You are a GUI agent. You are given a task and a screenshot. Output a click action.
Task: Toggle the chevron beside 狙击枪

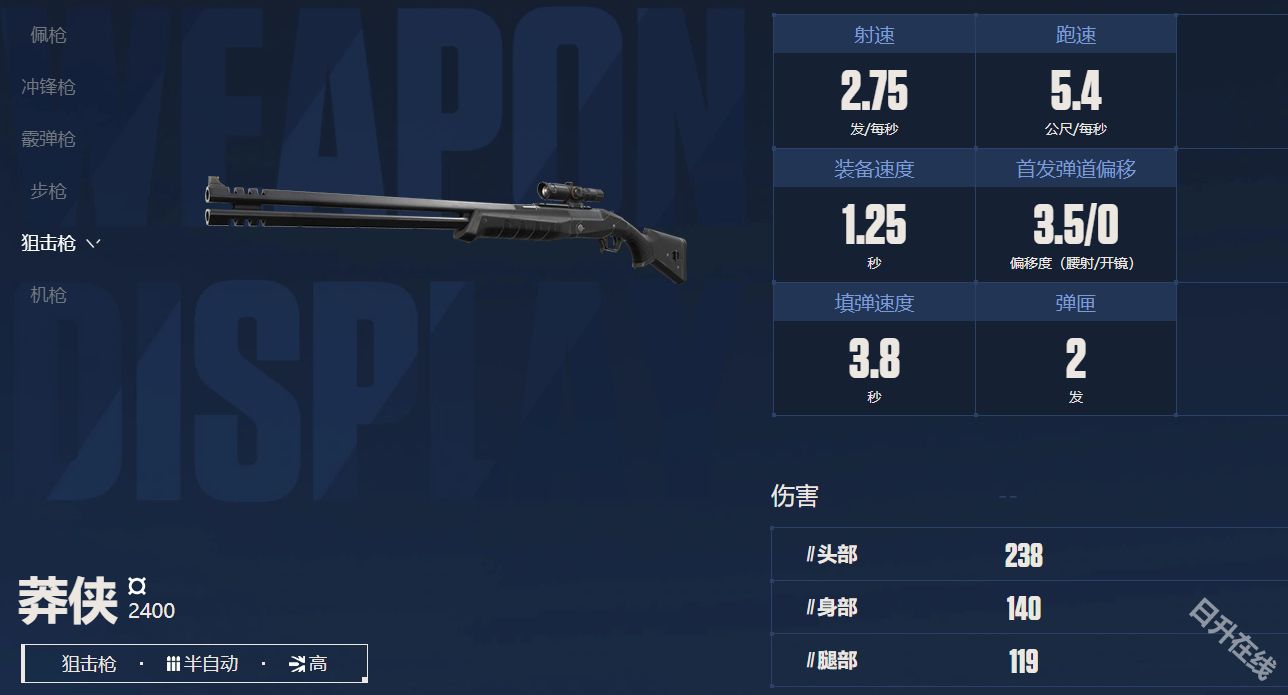click(x=94, y=243)
